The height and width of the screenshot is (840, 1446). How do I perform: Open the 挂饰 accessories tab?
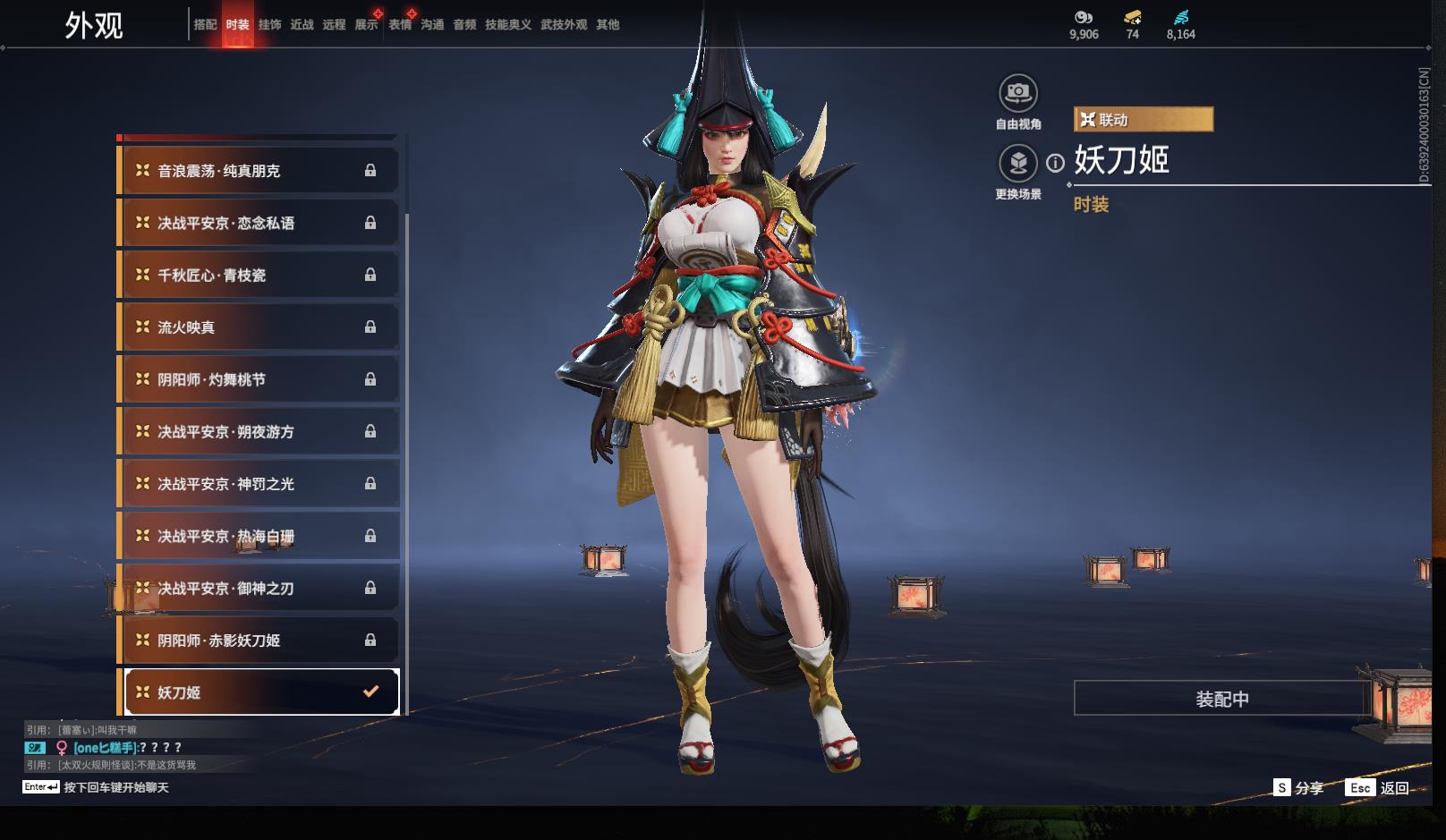[x=269, y=25]
